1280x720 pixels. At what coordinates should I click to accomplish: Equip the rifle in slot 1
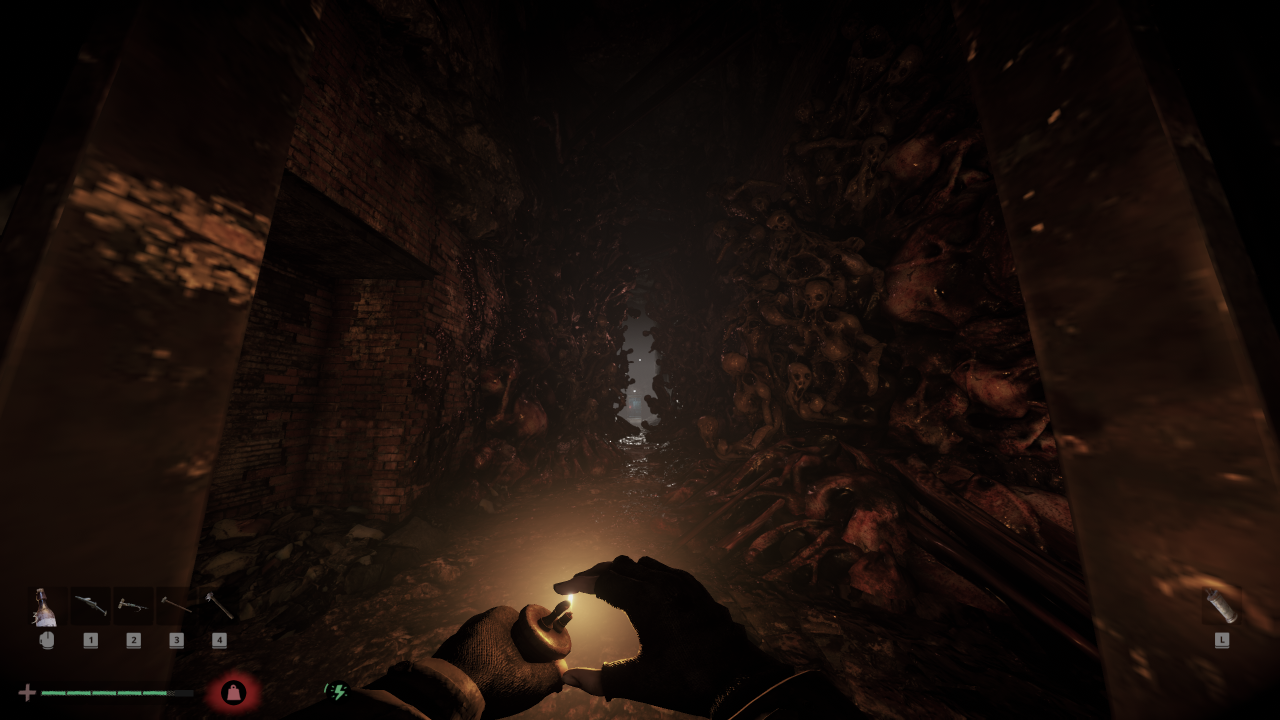[x=90, y=606]
